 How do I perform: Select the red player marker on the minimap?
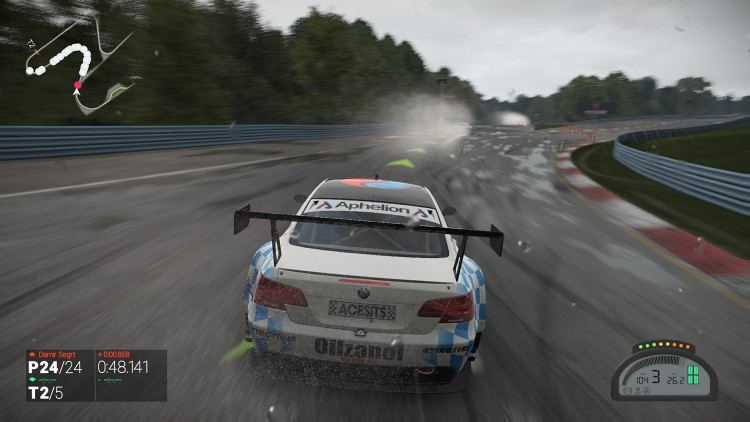tap(77, 87)
